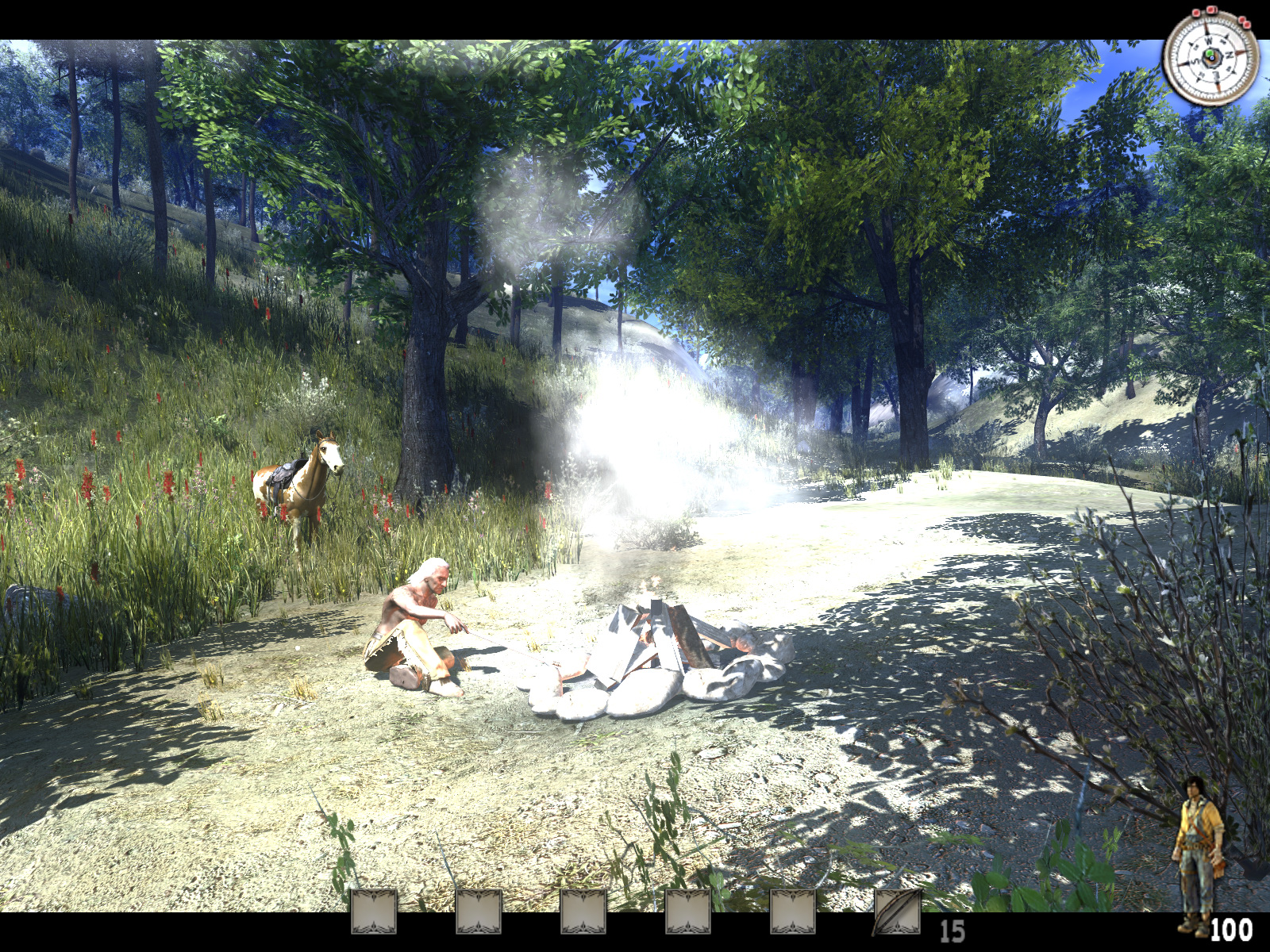Click the player character portrait

click(1199, 853)
